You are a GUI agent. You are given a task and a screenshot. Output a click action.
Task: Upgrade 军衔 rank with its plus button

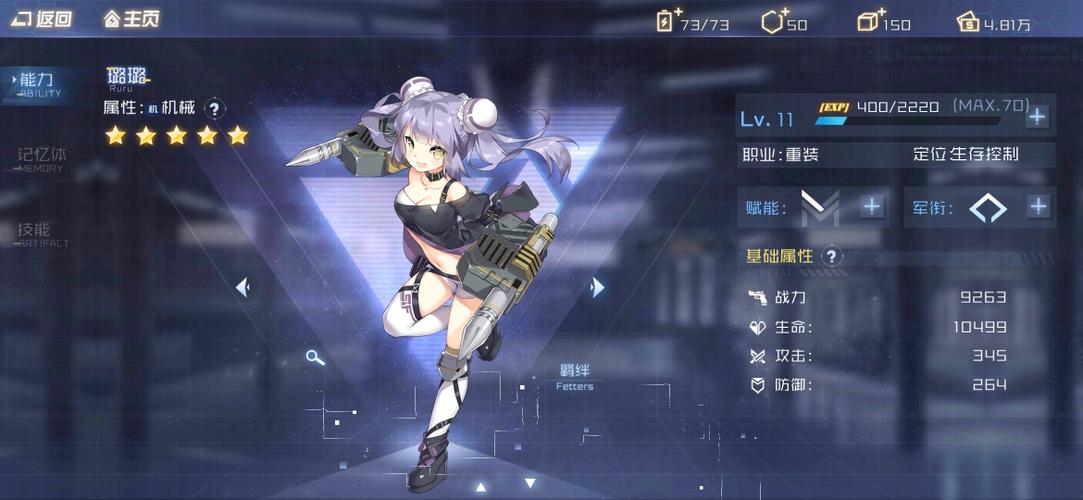[1038, 207]
